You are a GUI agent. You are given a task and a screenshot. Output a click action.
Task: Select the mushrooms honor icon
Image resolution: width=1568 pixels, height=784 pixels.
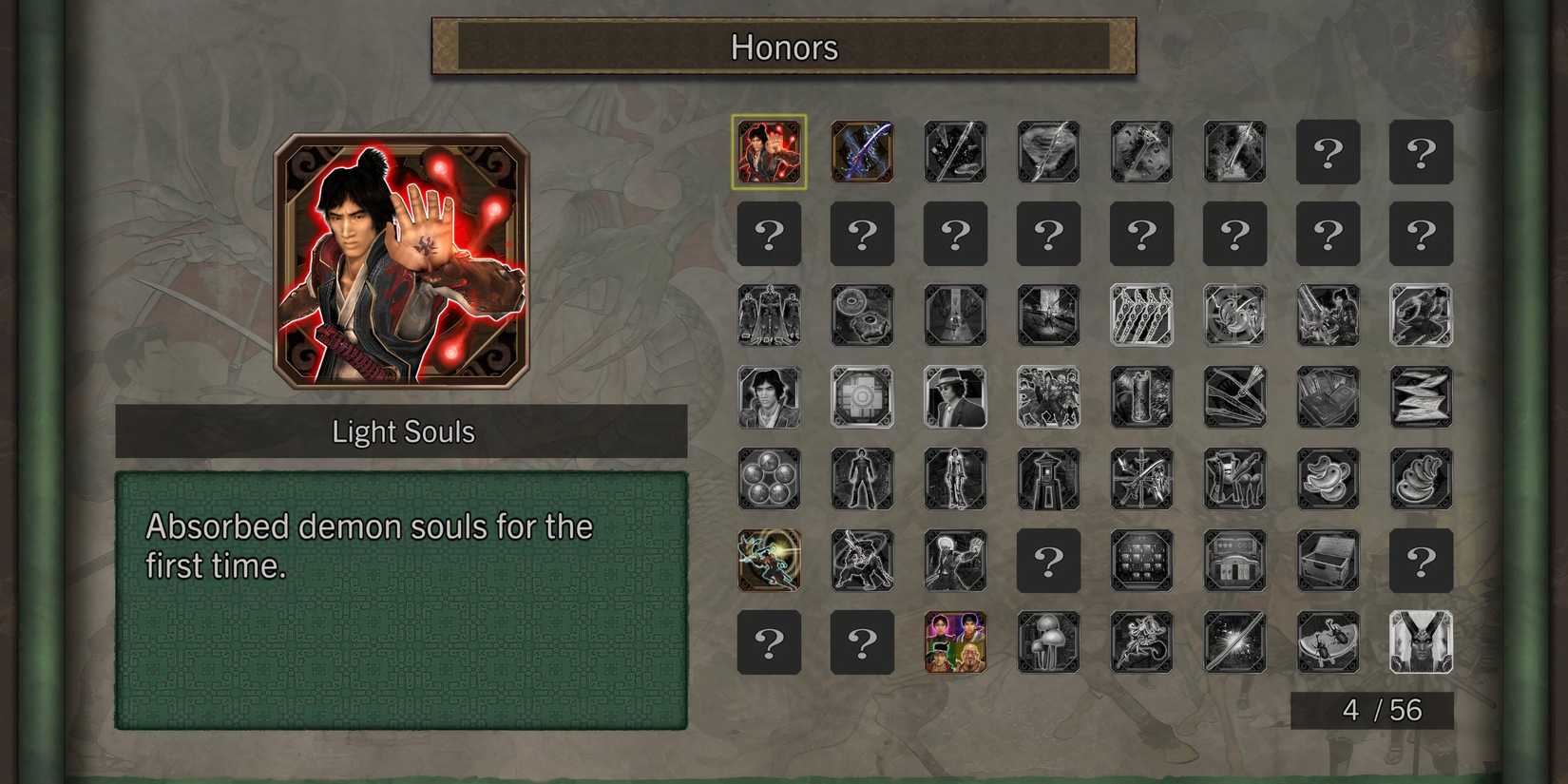1048,642
